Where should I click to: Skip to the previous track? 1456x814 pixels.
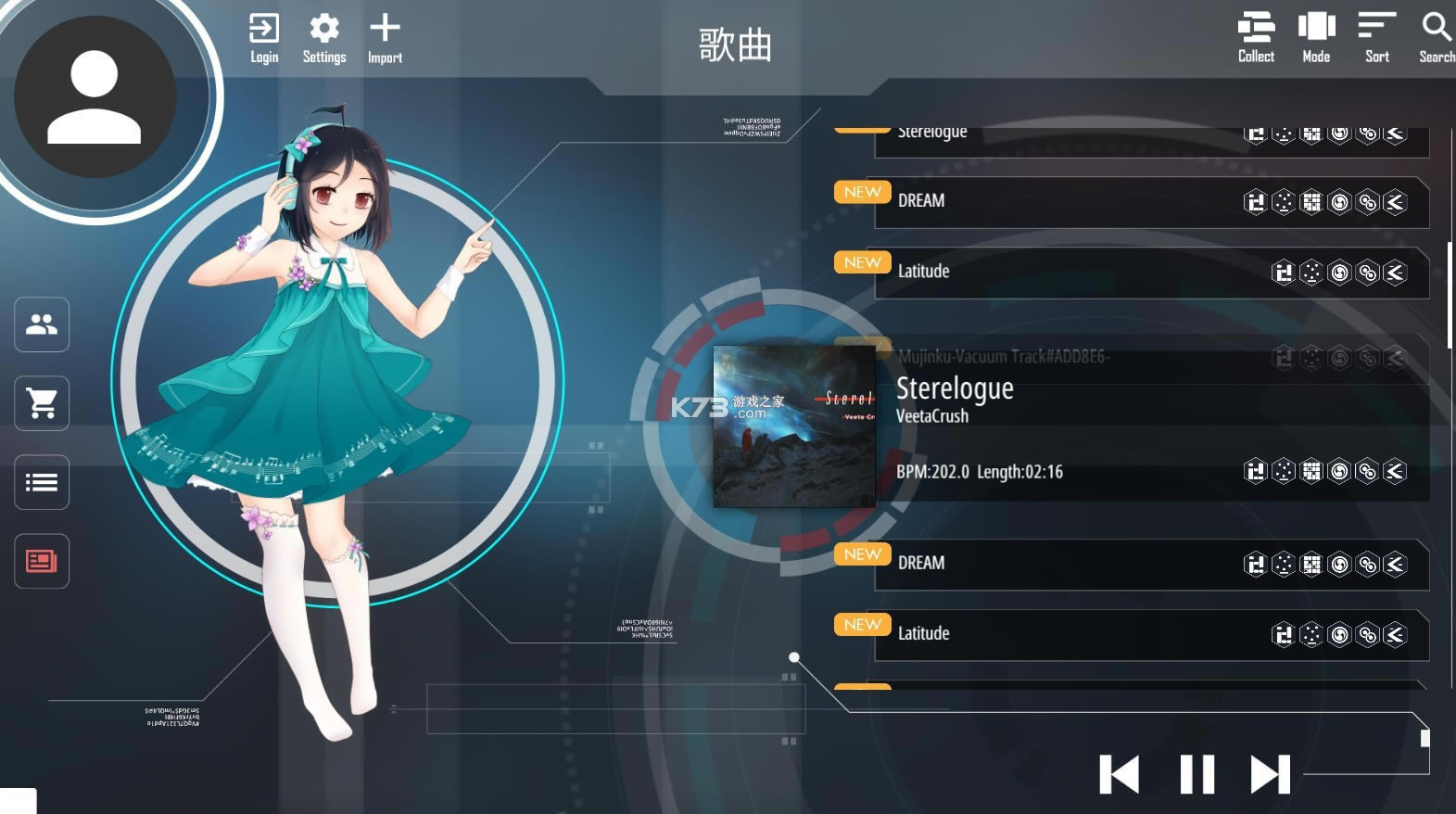[1119, 774]
